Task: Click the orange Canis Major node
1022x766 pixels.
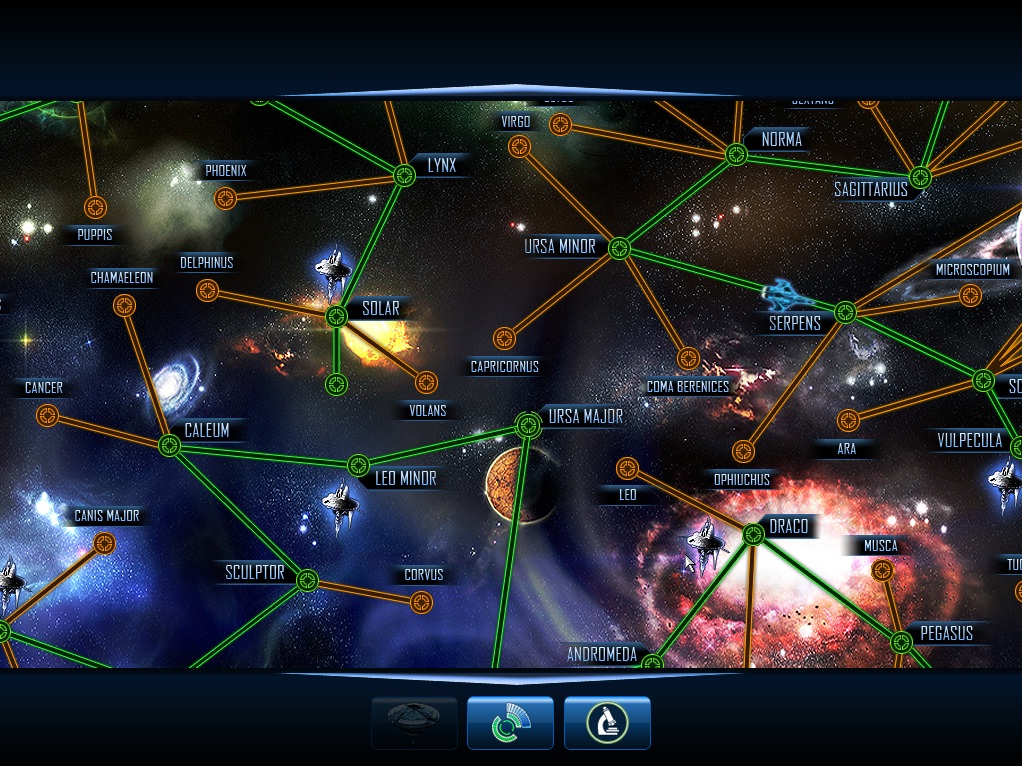Action: pyautogui.click(x=104, y=543)
